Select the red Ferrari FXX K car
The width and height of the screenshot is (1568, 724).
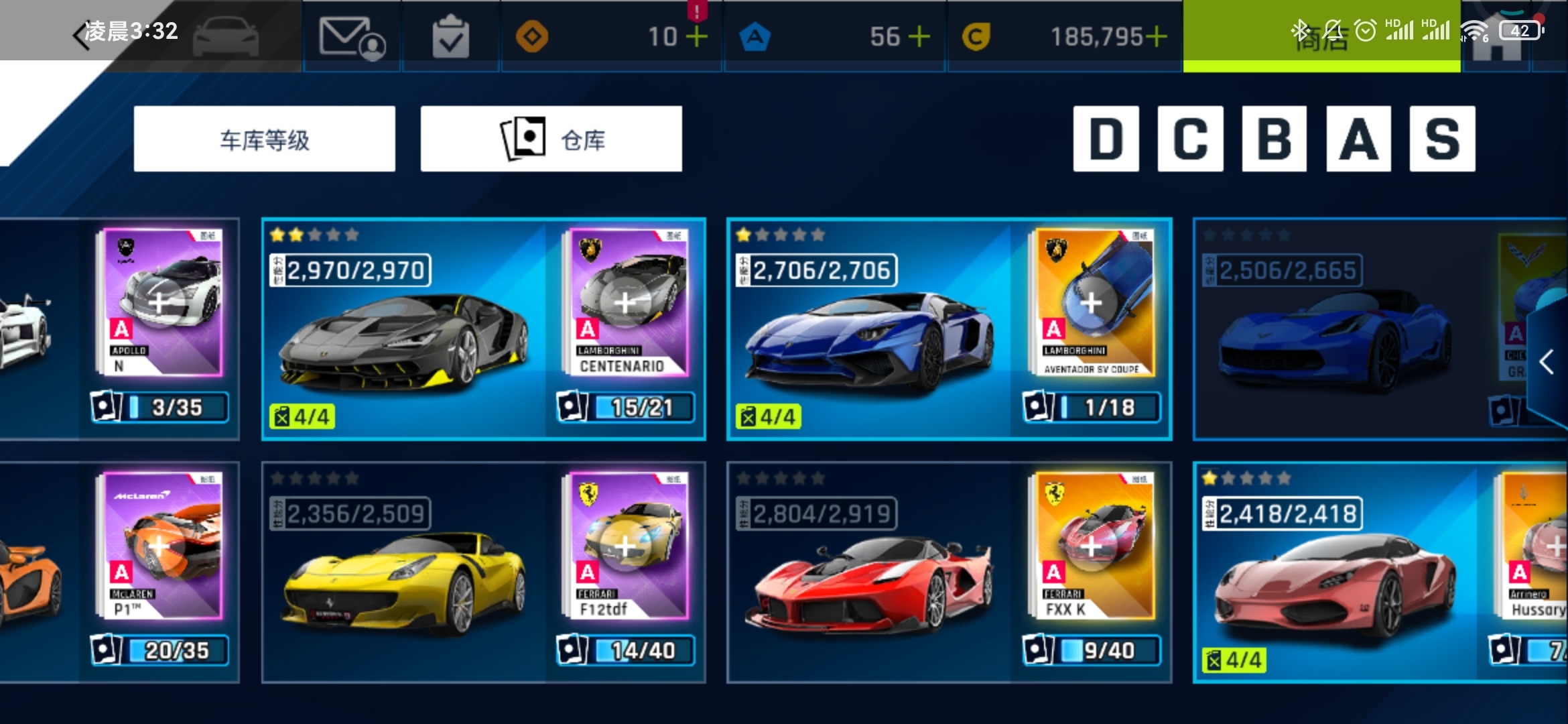[868, 580]
